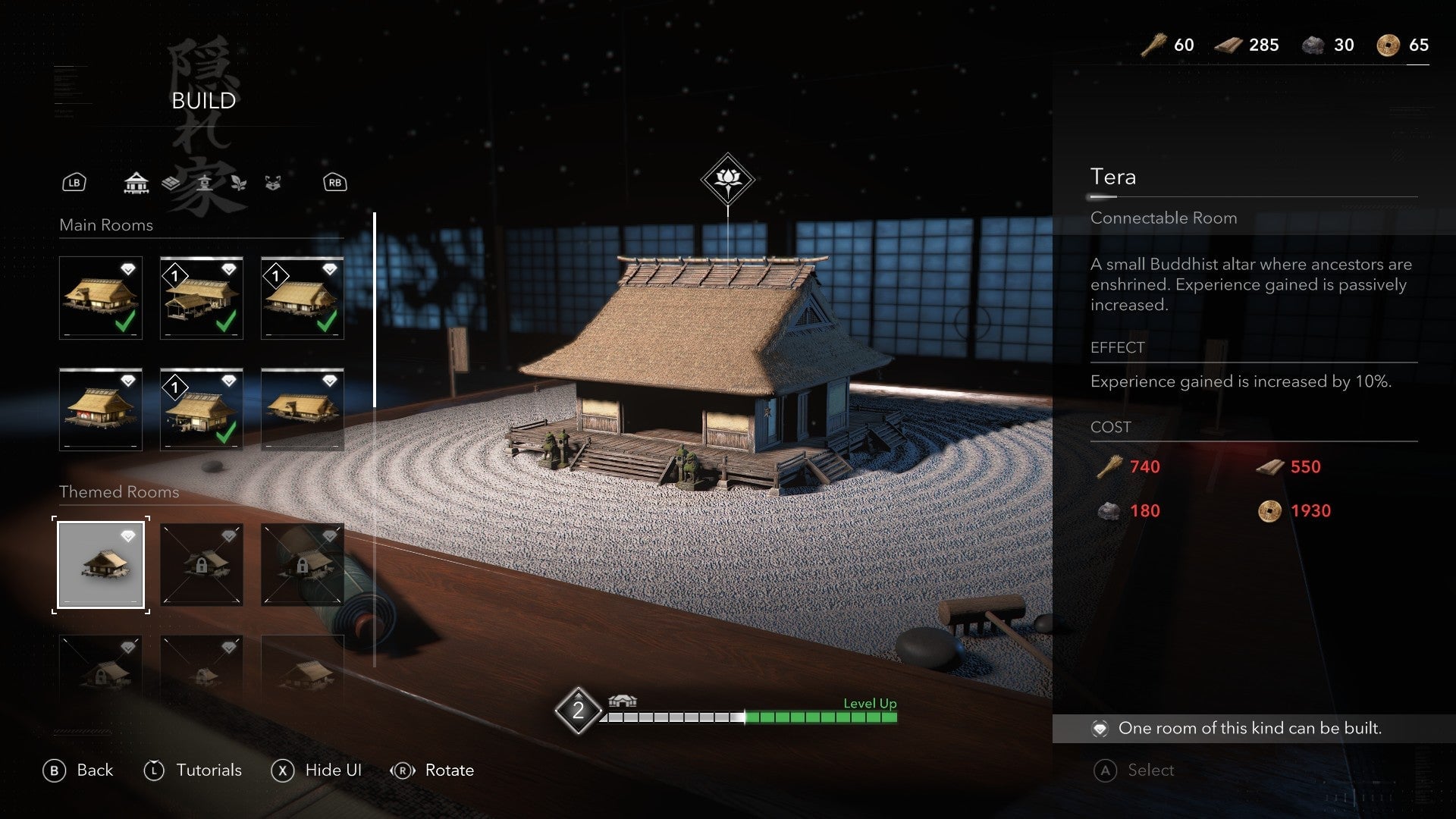Click the RB category switch icon
Viewport: 1456px width, 819px height.
tap(334, 182)
